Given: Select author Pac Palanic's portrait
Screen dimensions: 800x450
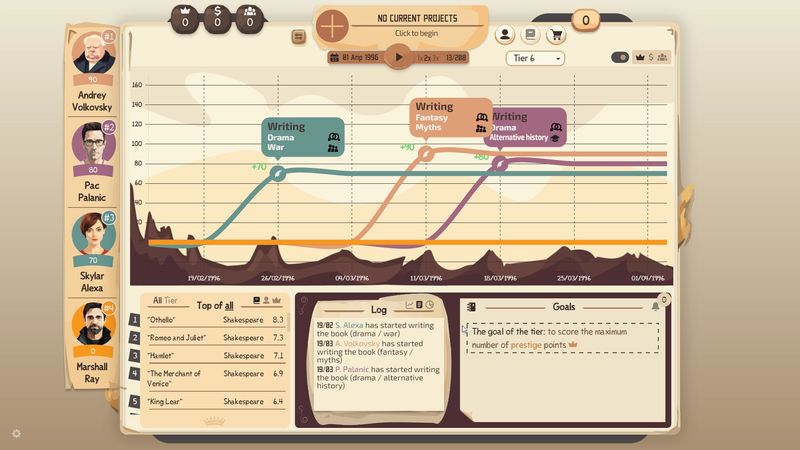Looking at the screenshot, I should coord(94,143).
